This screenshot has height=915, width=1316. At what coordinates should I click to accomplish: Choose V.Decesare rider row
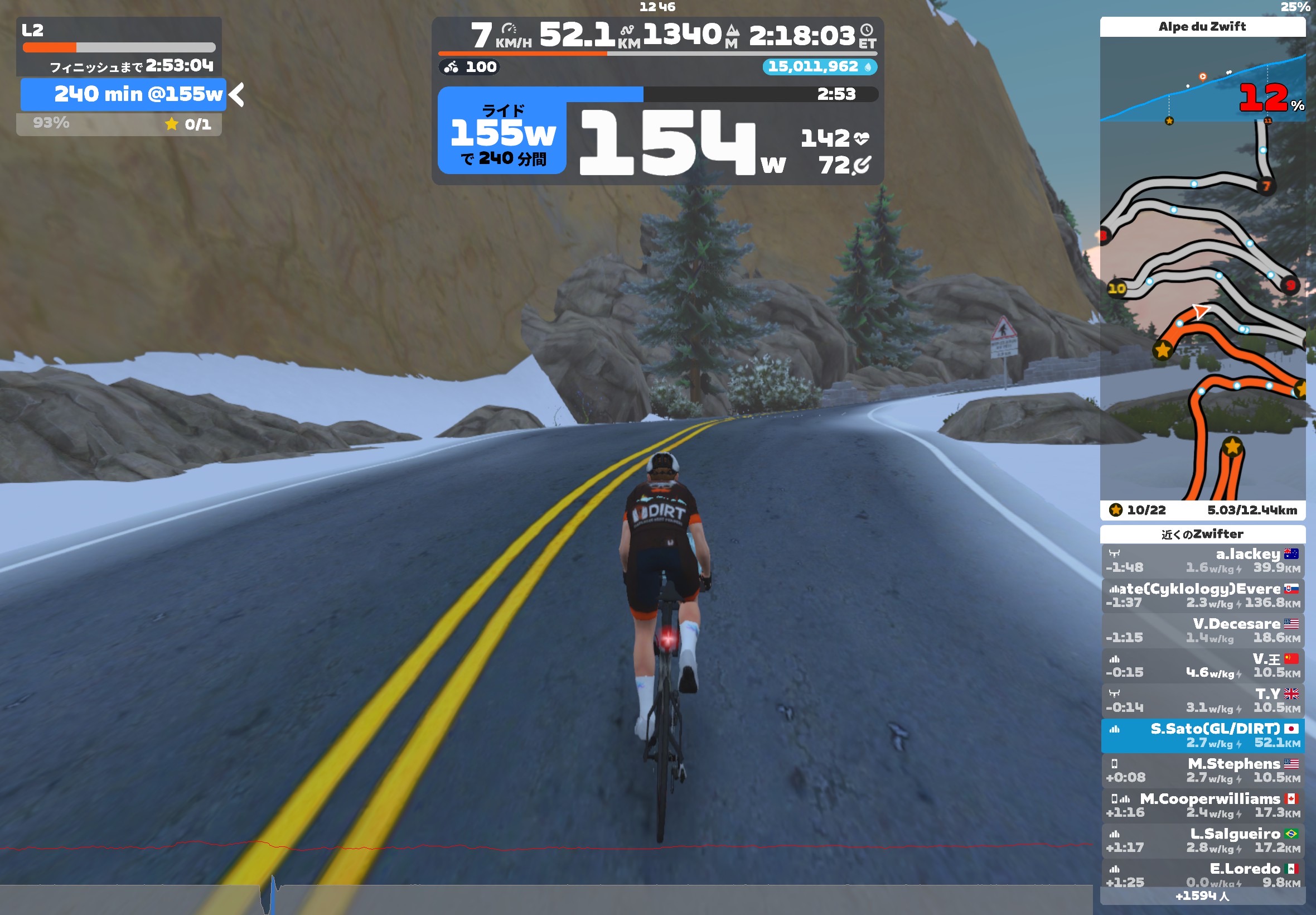pos(1202,630)
